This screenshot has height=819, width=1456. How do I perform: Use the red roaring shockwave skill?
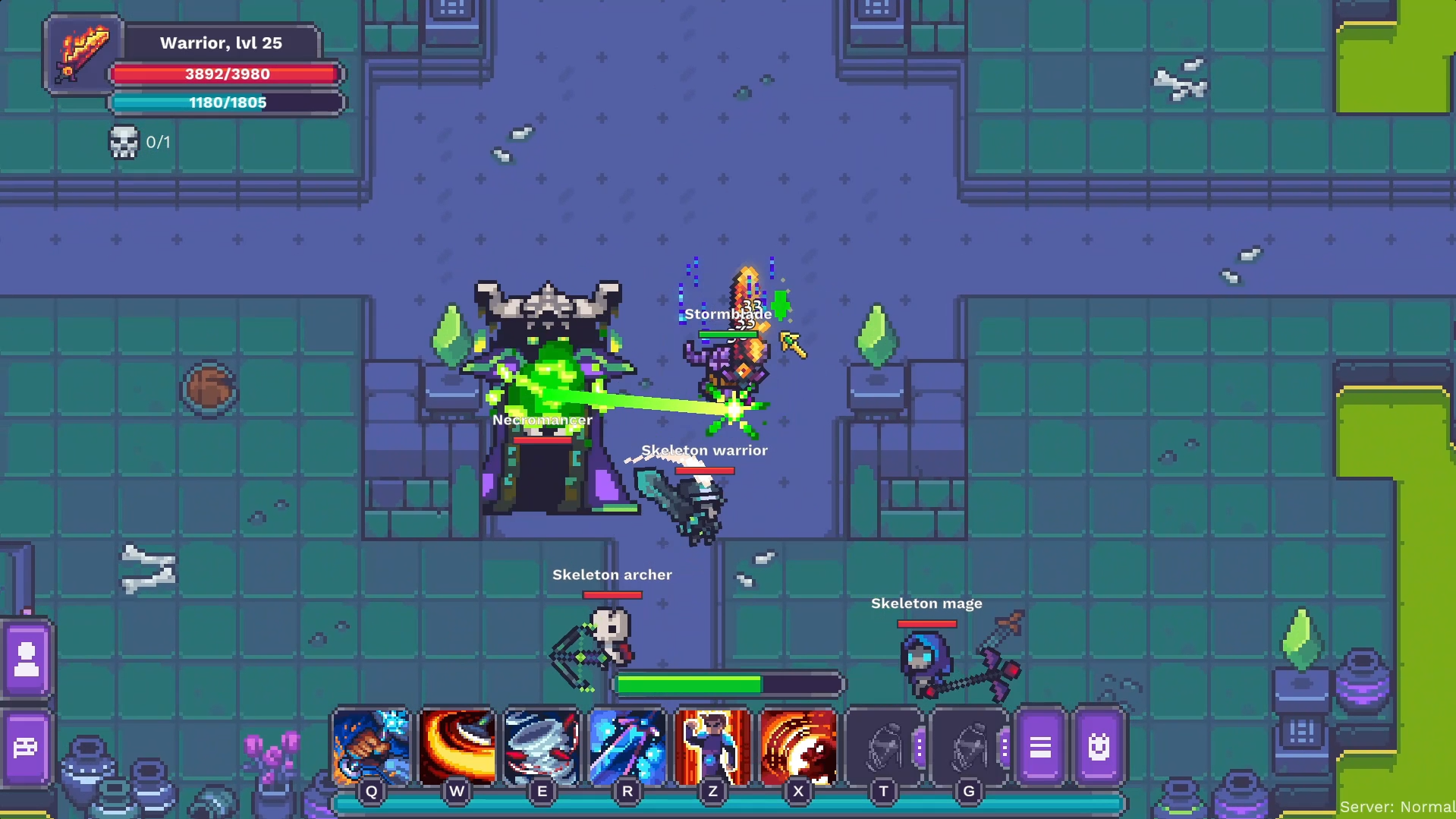[798, 747]
